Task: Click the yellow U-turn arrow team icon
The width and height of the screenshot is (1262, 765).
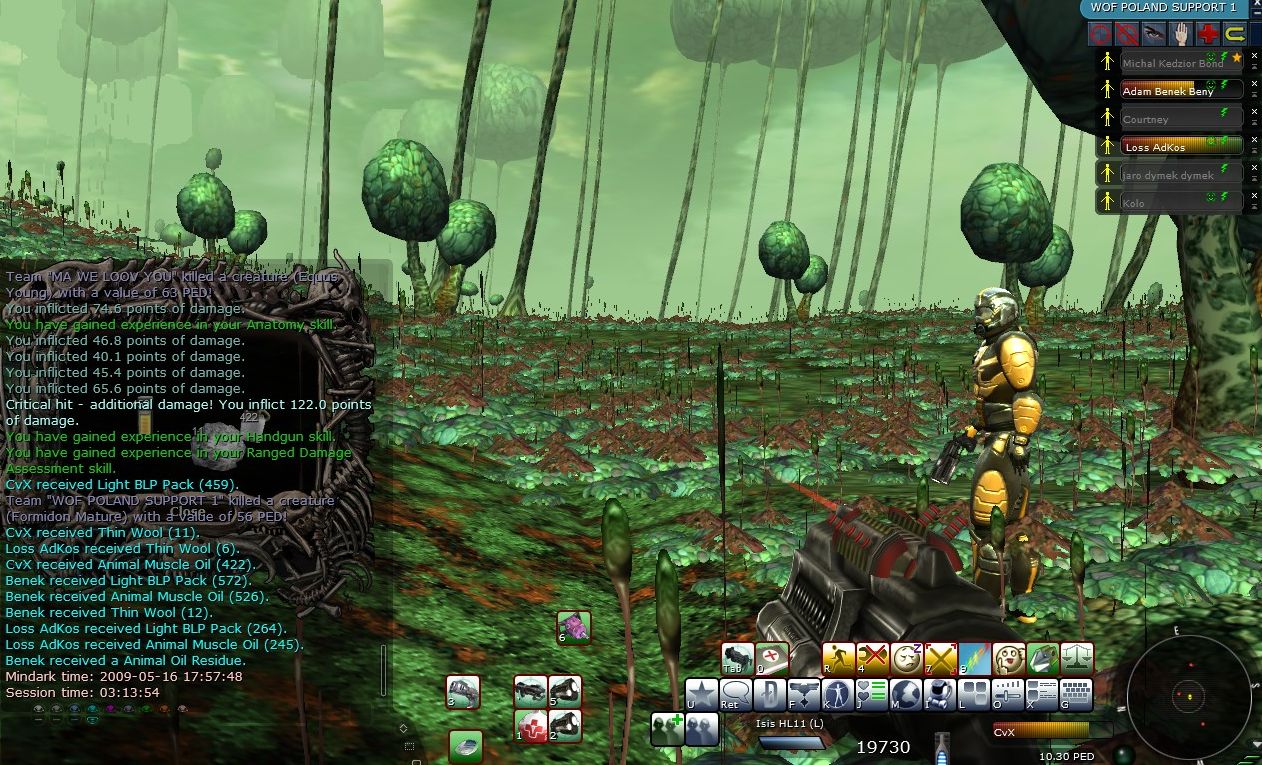Action: (x=1235, y=35)
